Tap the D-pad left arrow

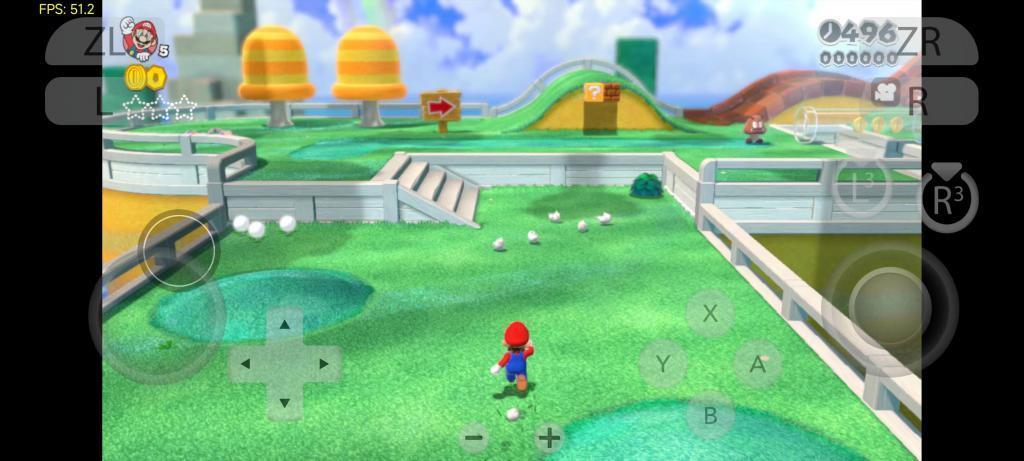[246, 364]
